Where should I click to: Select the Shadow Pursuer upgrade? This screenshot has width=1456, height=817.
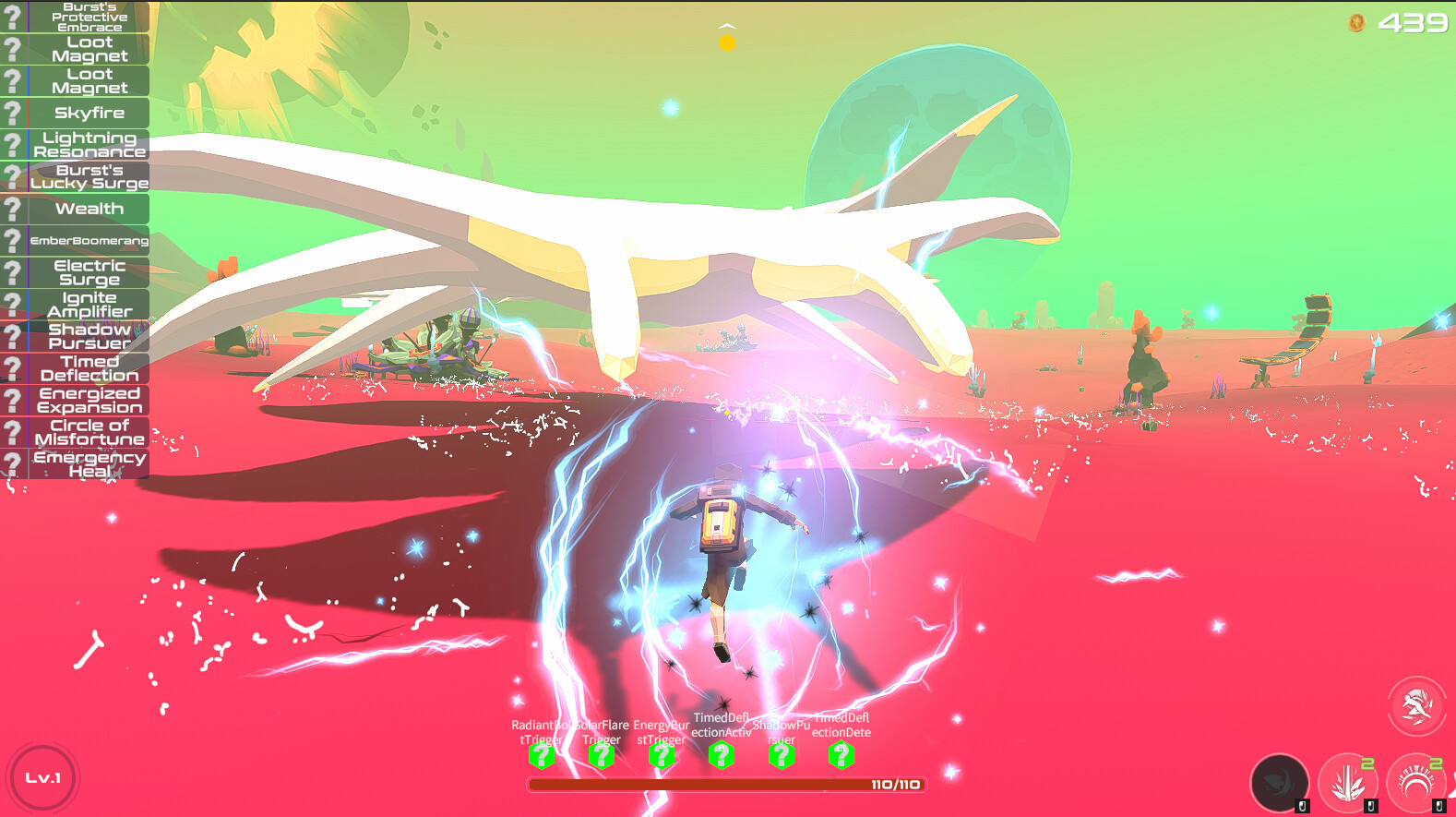tap(90, 336)
